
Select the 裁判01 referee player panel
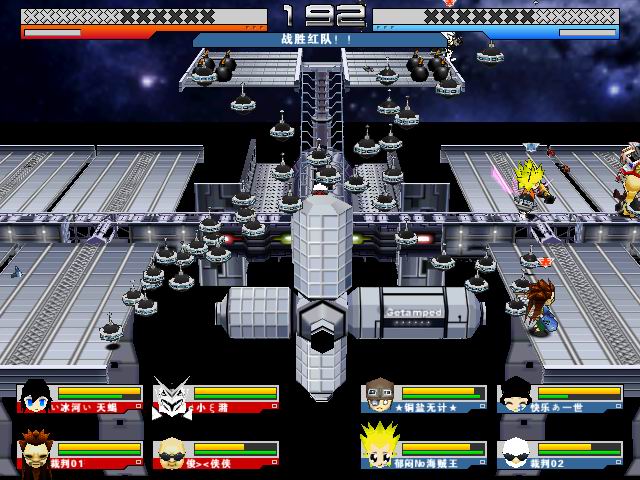(80, 450)
